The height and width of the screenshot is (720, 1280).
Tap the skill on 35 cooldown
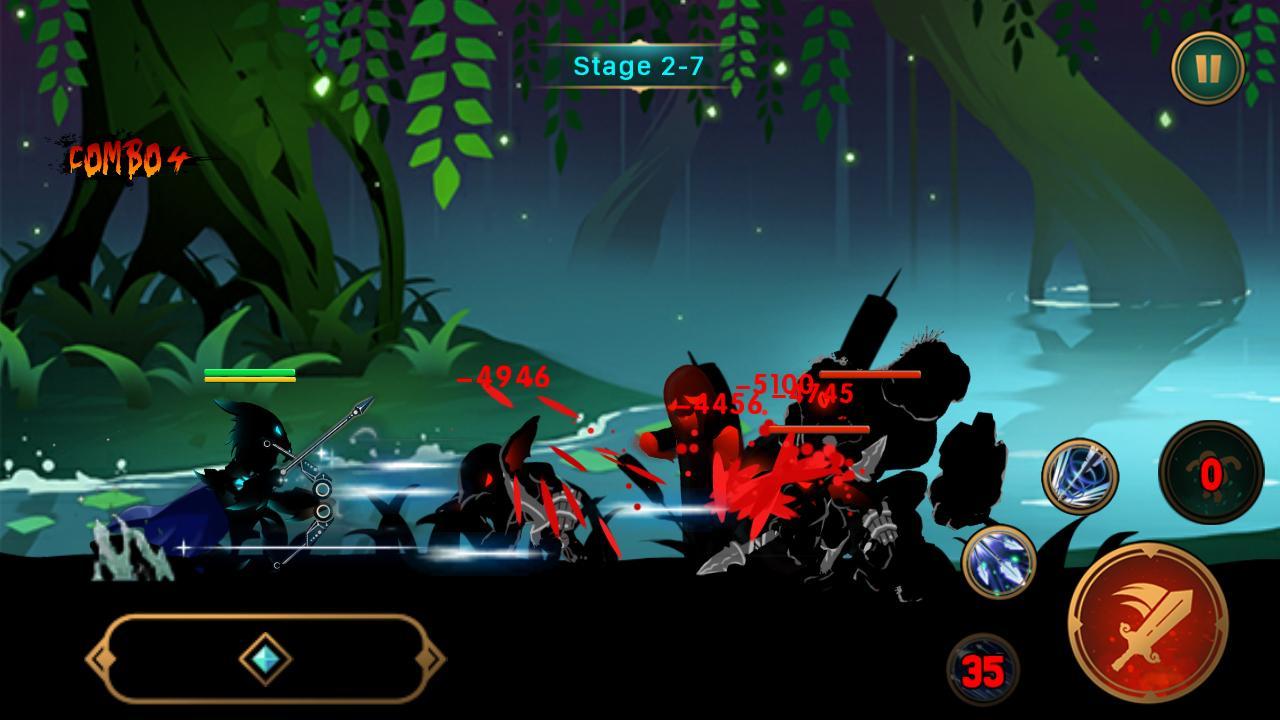tap(982, 670)
